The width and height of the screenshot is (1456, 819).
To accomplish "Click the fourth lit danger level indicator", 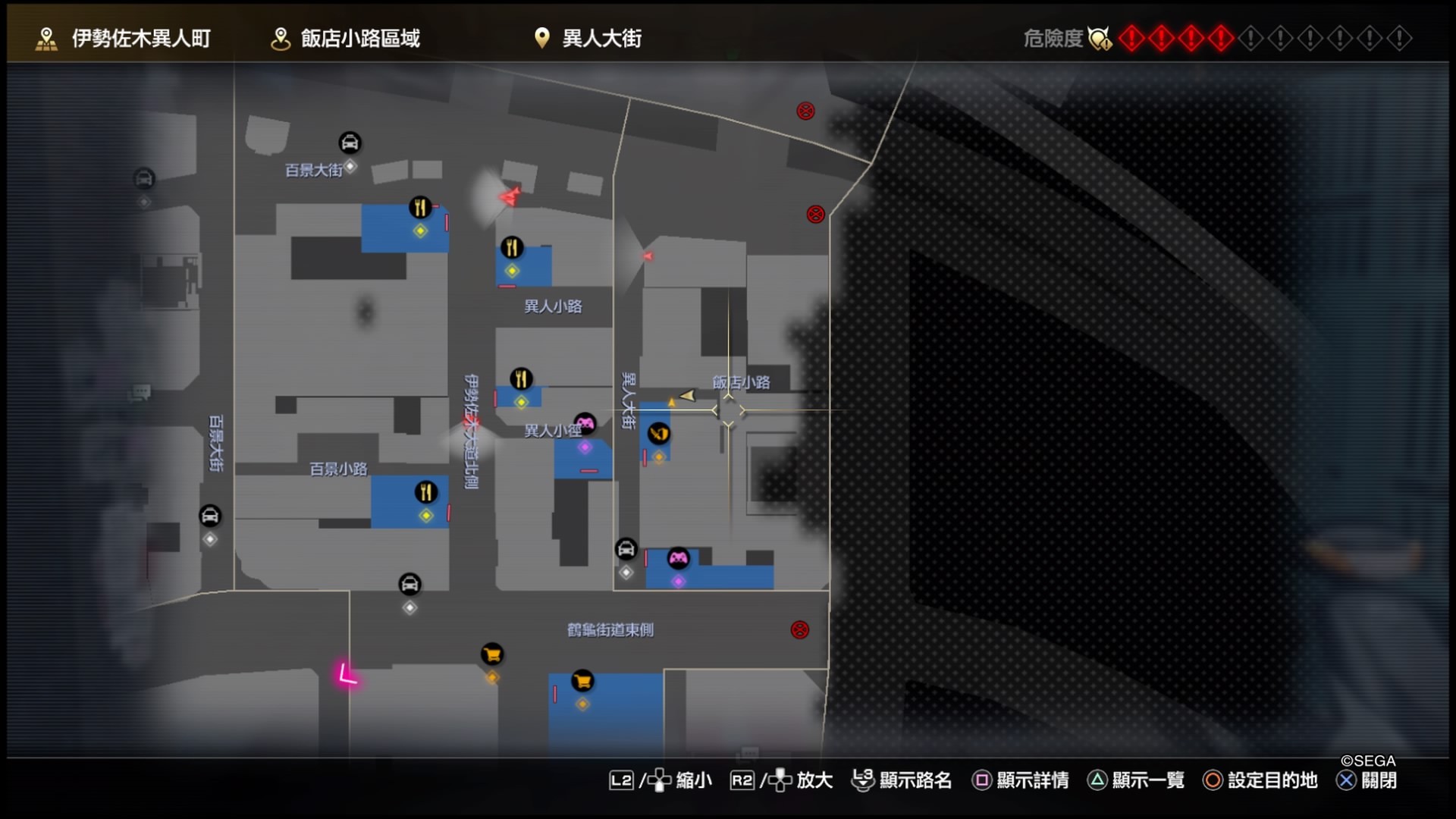I will point(1221,38).
